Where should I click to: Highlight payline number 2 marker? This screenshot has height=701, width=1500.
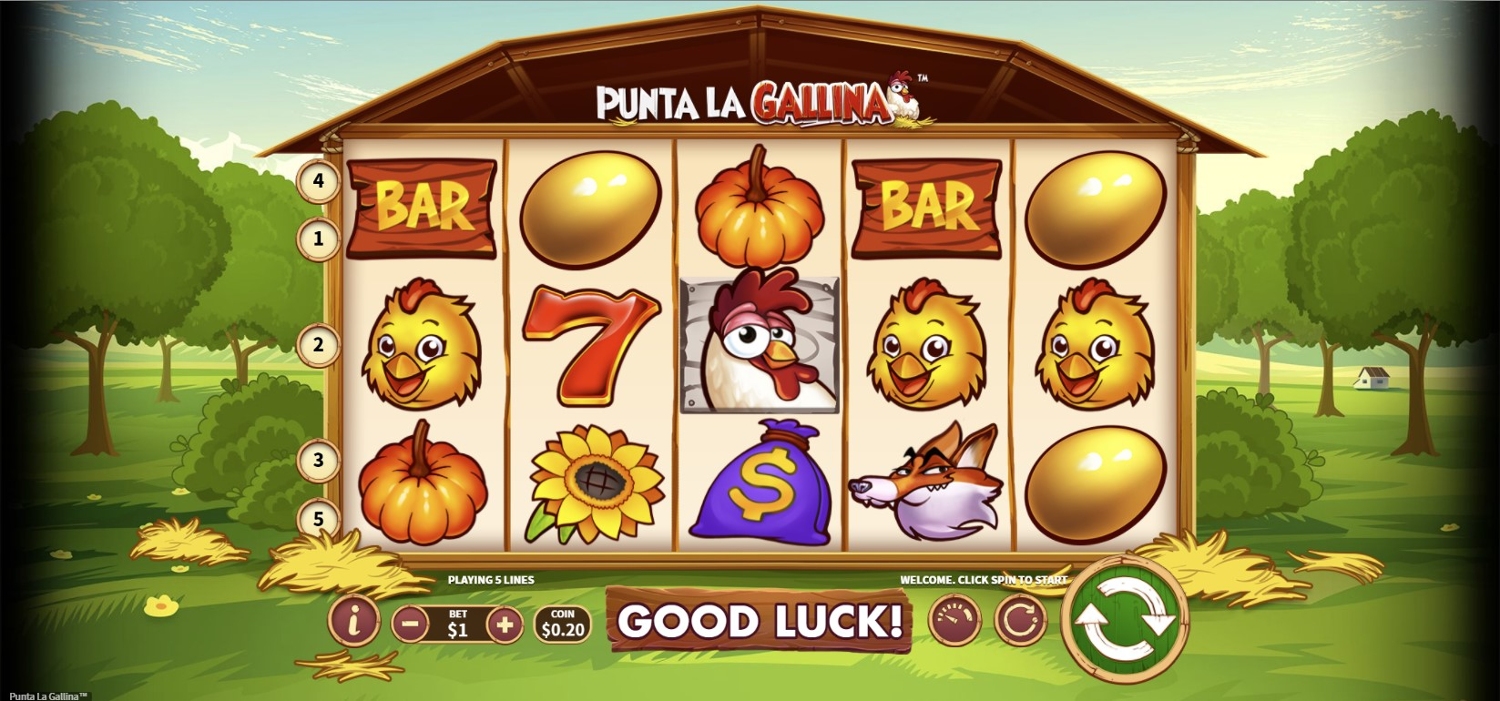pos(319,346)
